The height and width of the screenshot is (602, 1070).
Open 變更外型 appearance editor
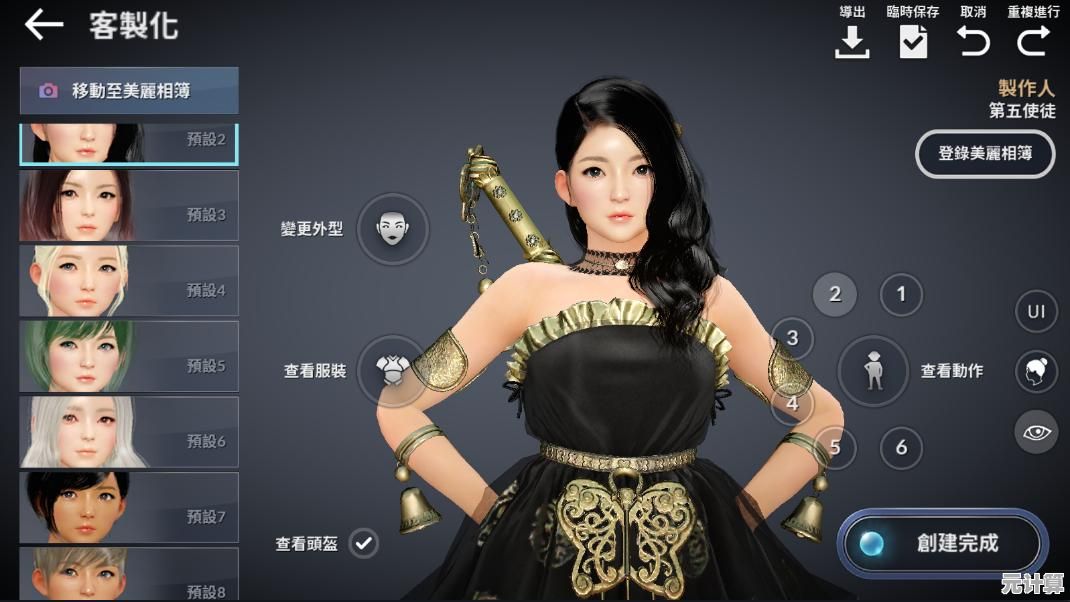tap(392, 229)
